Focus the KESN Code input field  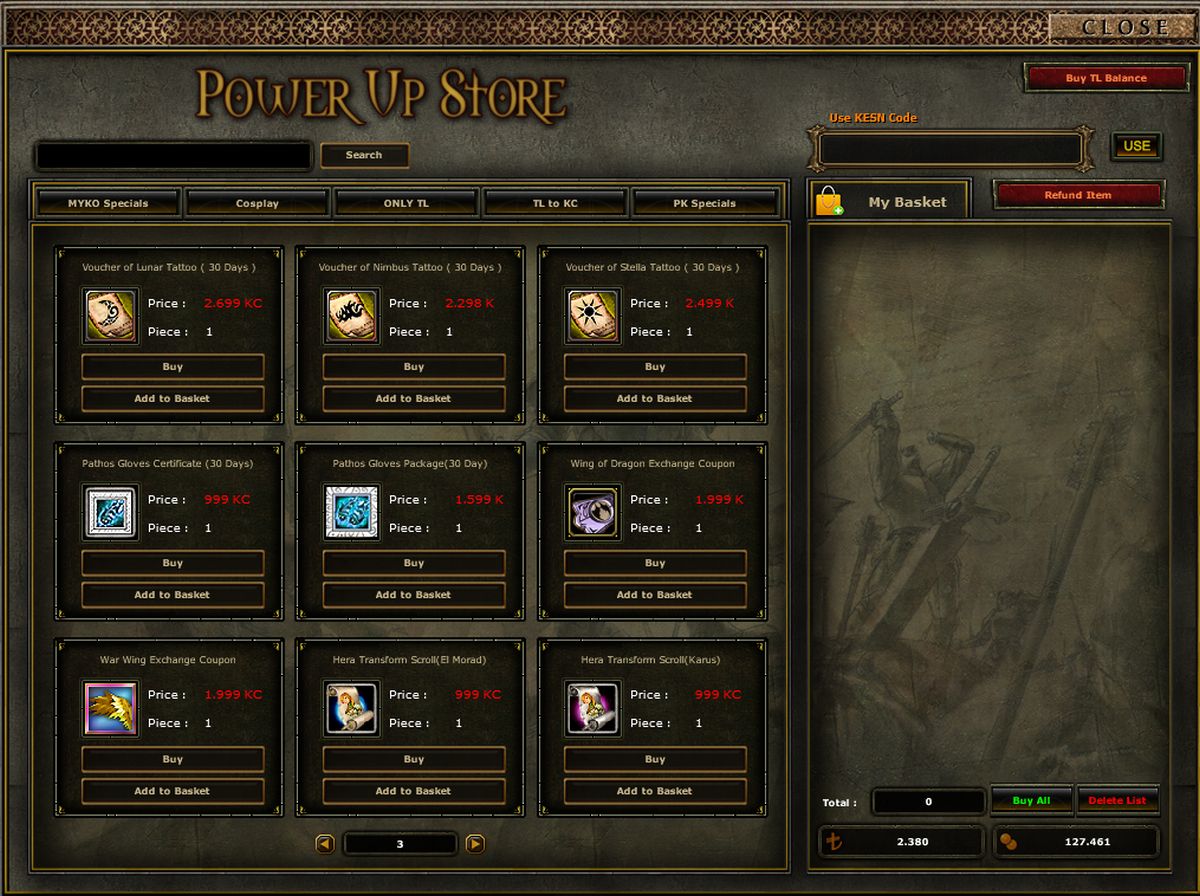point(950,149)
